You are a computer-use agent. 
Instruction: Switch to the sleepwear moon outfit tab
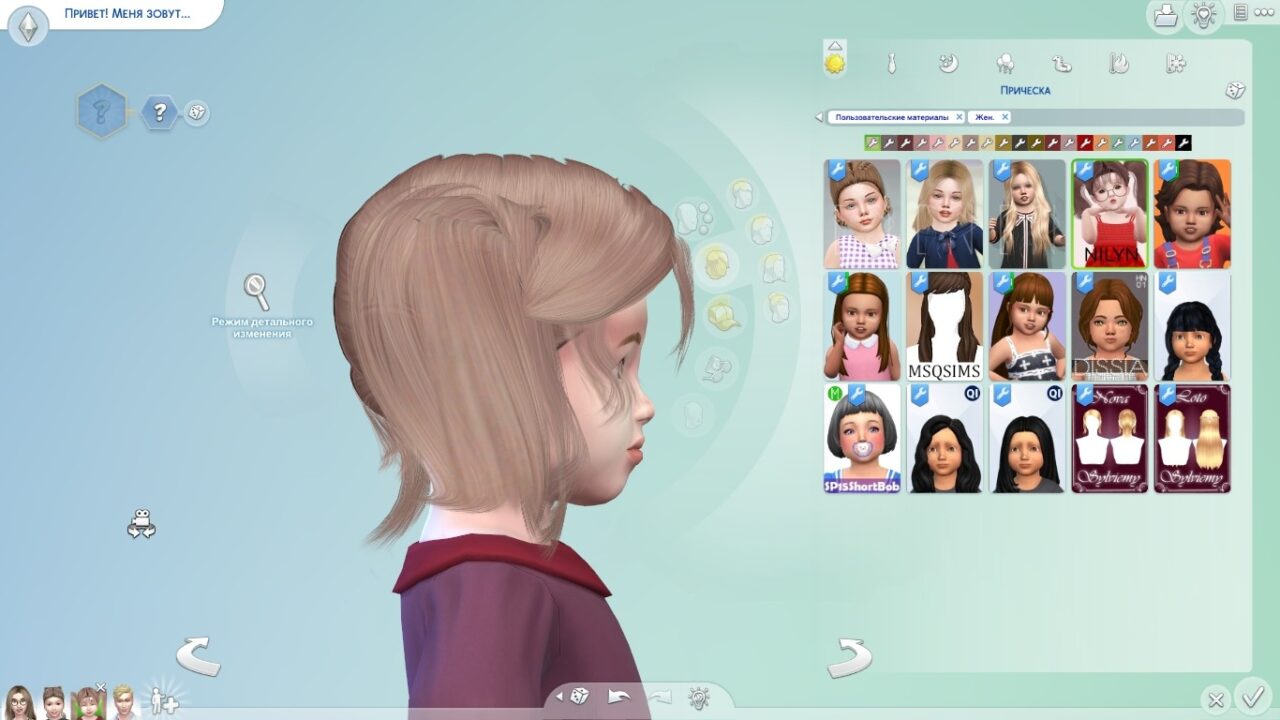(x=948, y=64)
